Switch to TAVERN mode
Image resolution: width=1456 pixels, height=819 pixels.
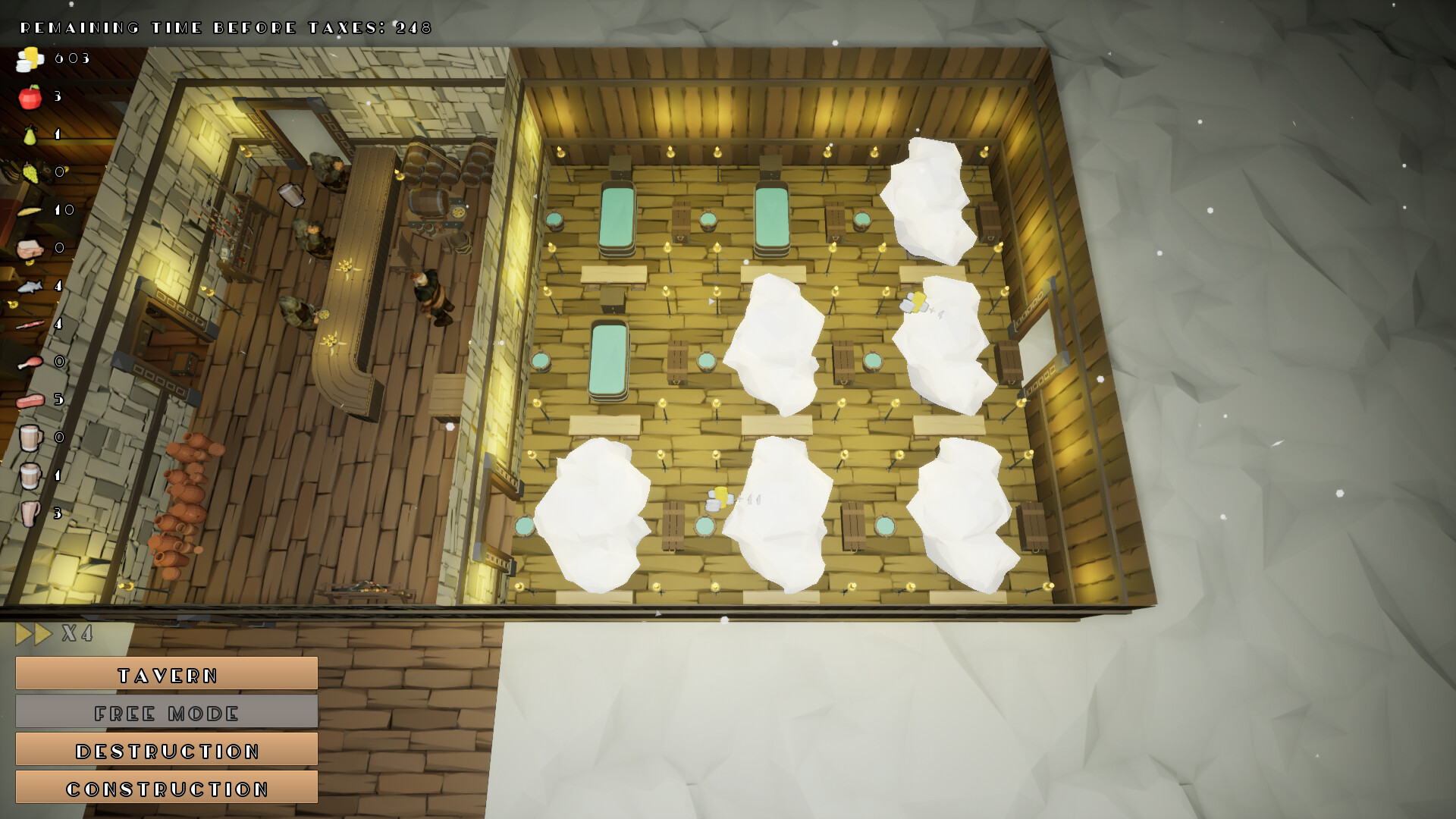point(166,674)
